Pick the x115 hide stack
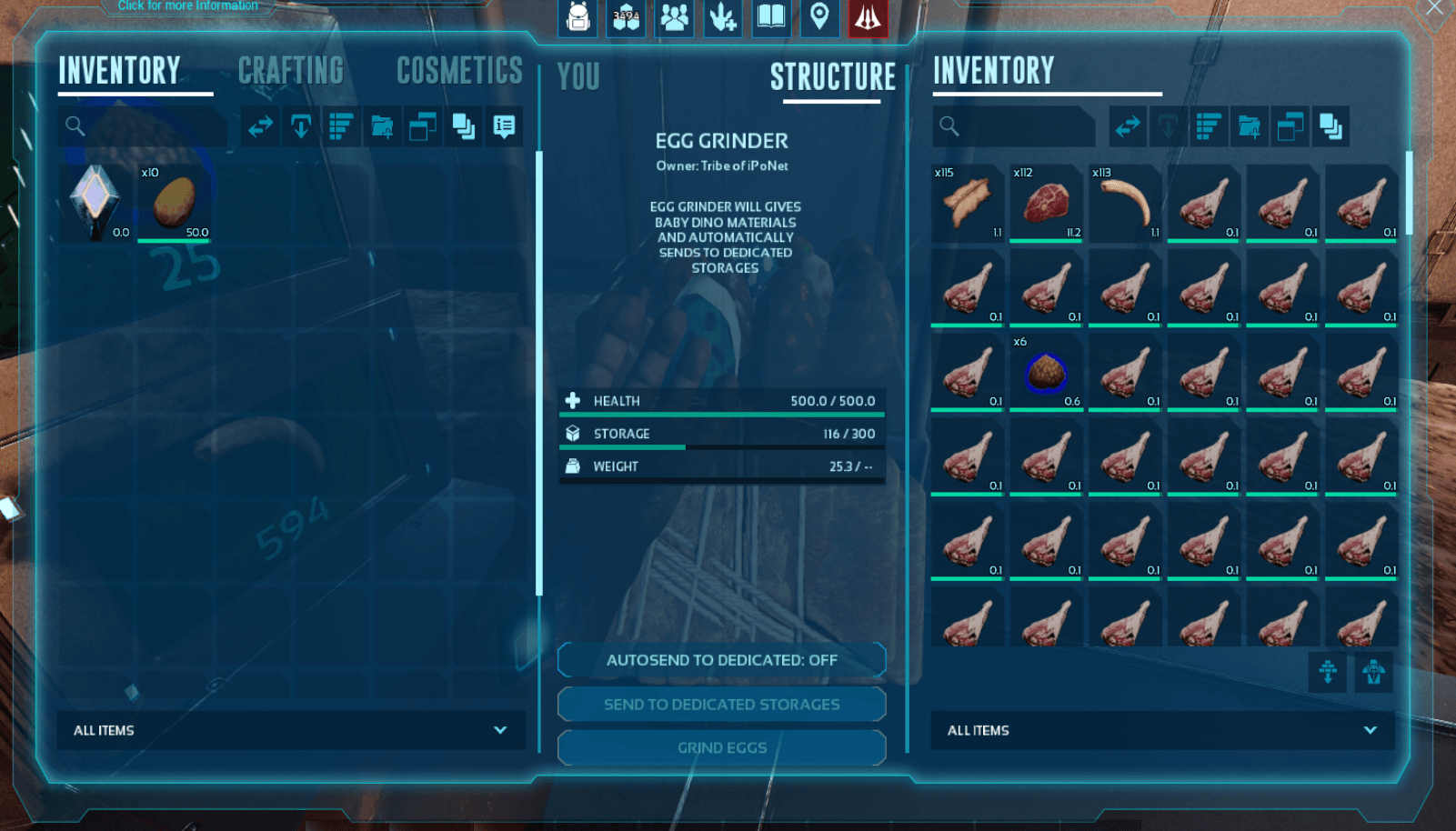This screenshot has width=1456, height=831. pyautogui.click(x=967, y=203)
